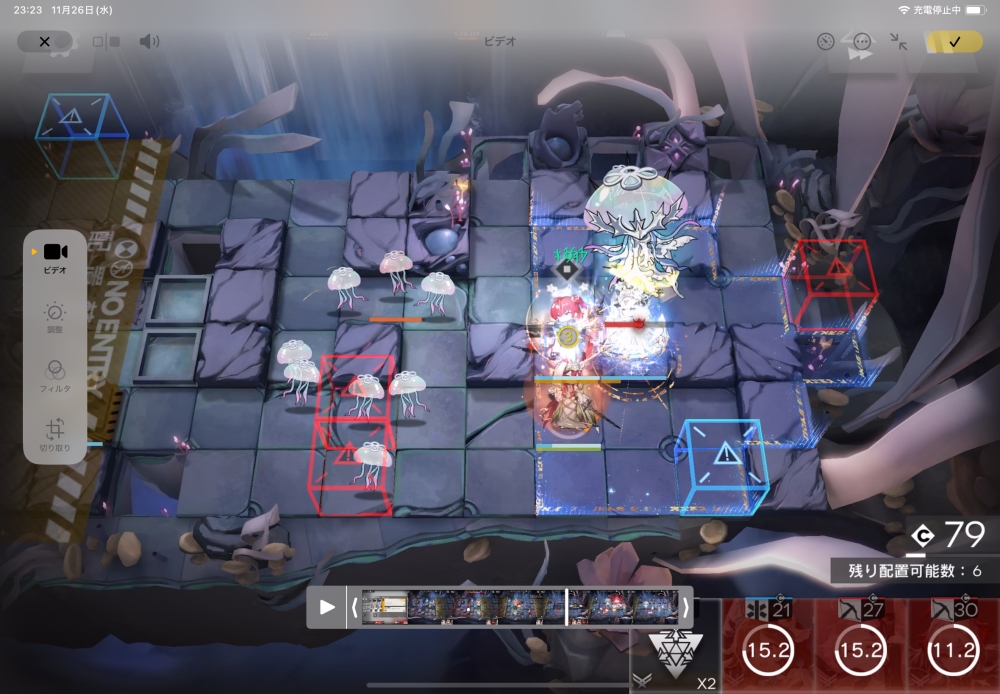This screenshot has width=1000, height=694.
Task: Open the three-dot more options button
Action: [862, 42]
